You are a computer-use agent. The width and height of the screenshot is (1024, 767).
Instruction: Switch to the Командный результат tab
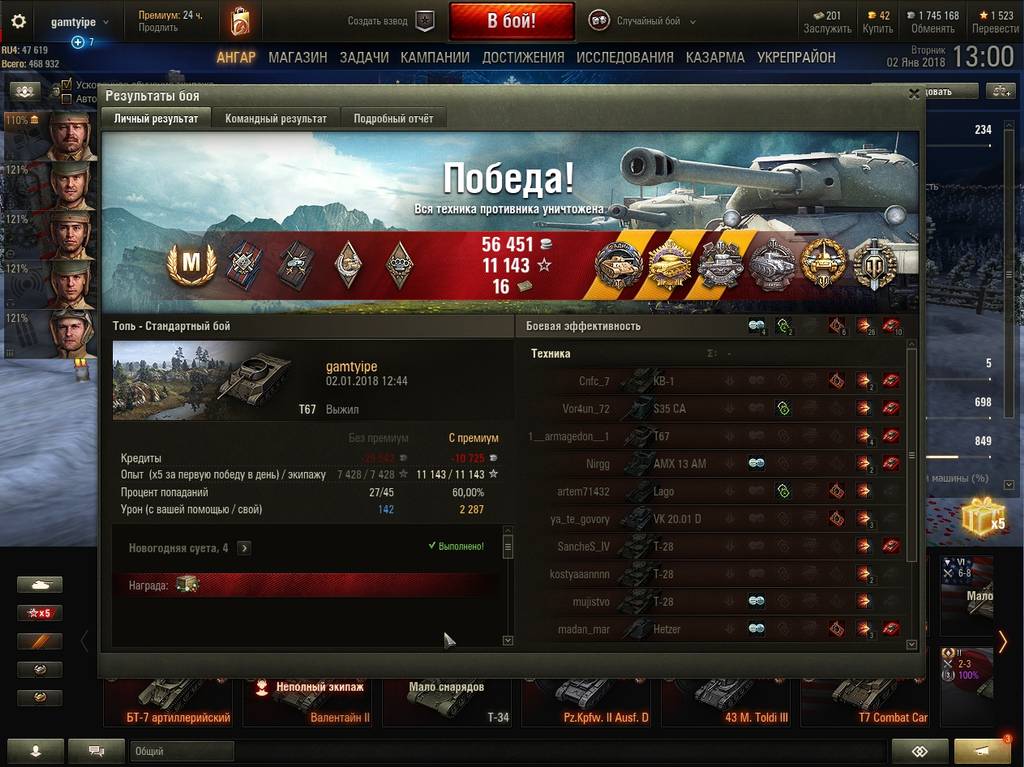click(276, 118)
